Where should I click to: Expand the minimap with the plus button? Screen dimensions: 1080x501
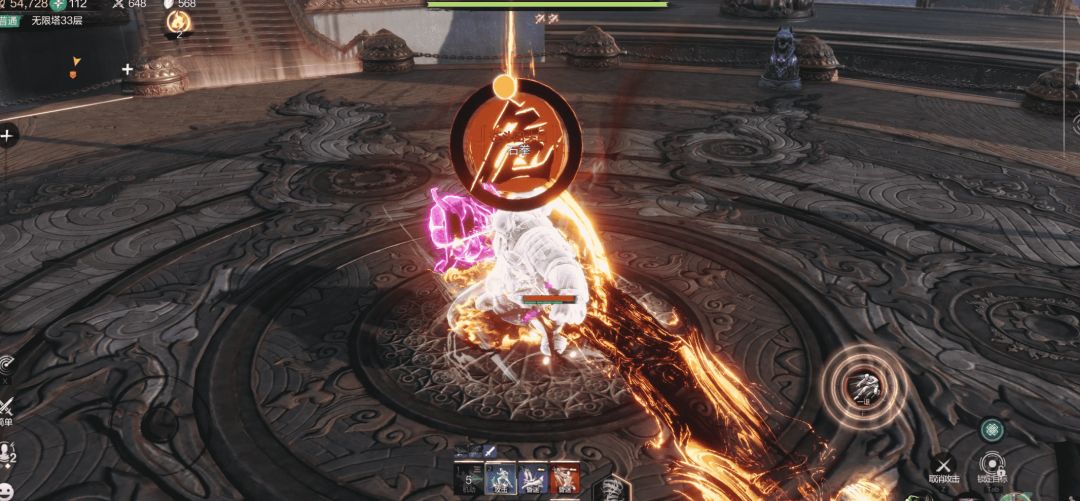coord(127,70)
